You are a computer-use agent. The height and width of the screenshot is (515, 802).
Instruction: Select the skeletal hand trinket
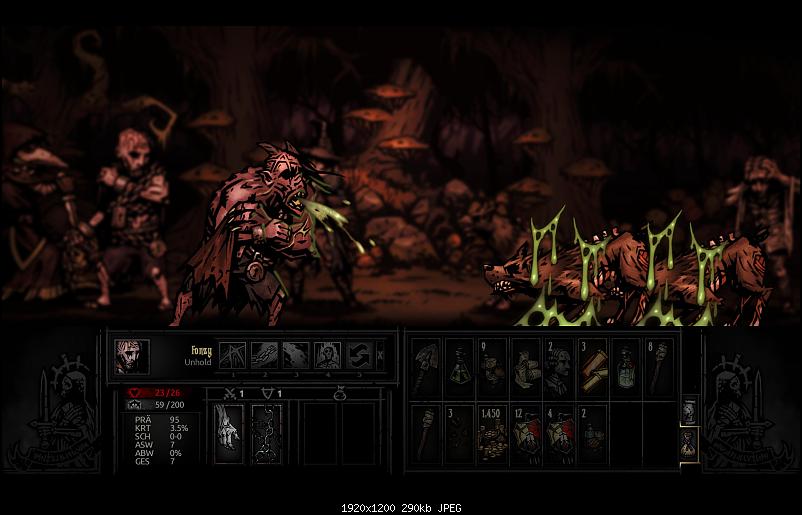(x=229, y=433)
